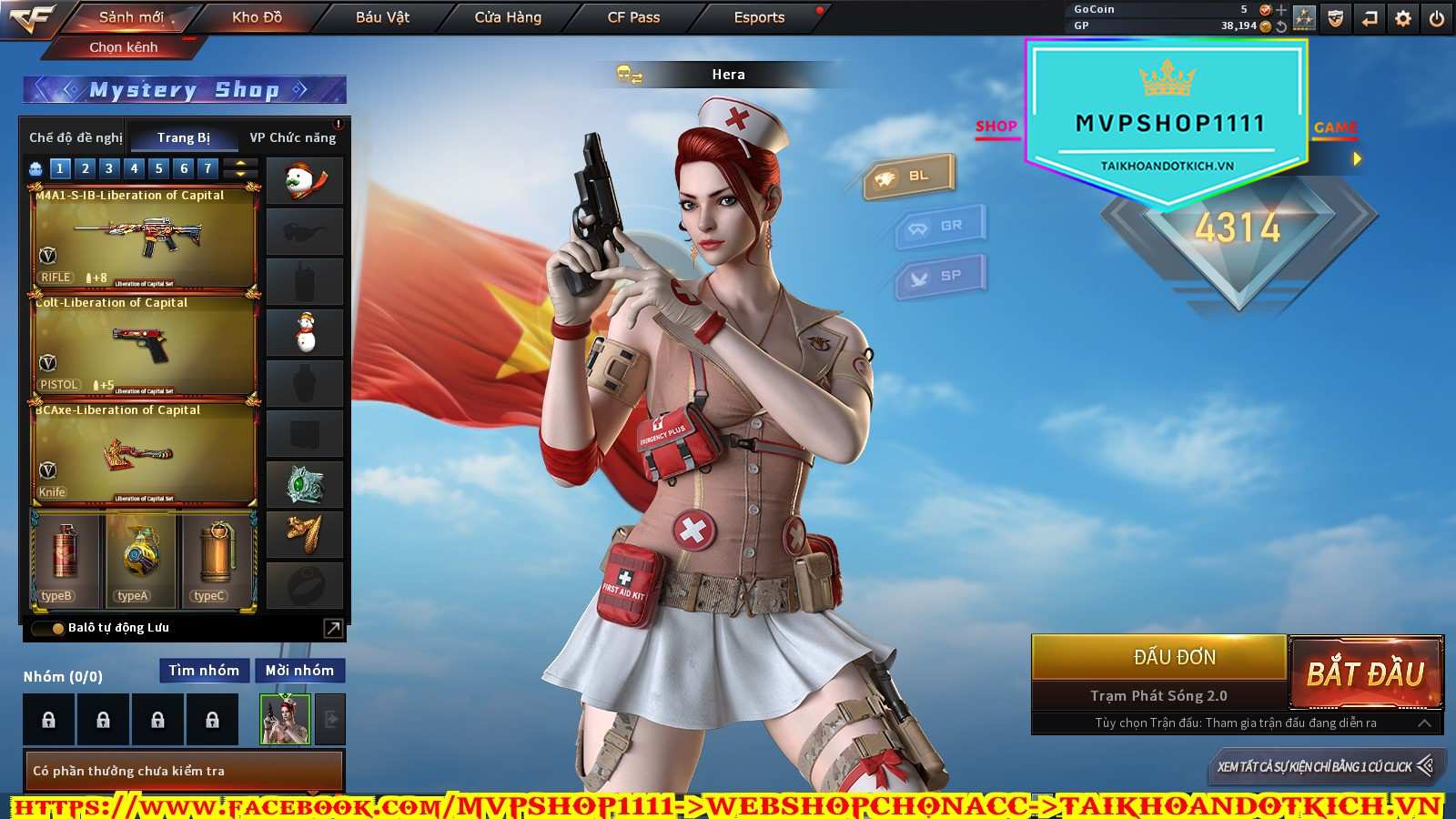Switch to the Esports section
The width and height of the screenshot is (1456, 819).
point(759,17)
